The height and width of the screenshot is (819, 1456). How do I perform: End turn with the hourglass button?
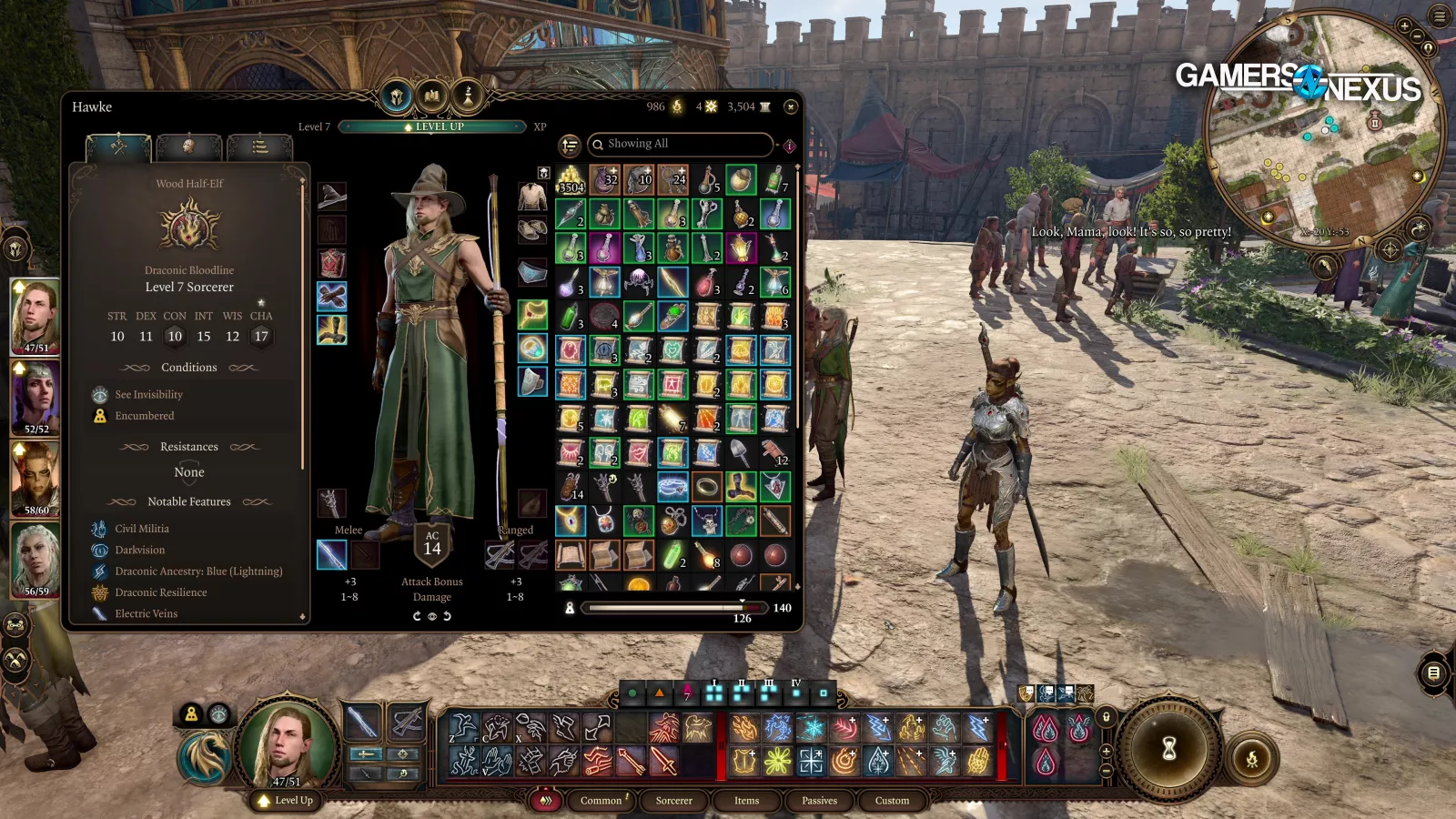1169,749
